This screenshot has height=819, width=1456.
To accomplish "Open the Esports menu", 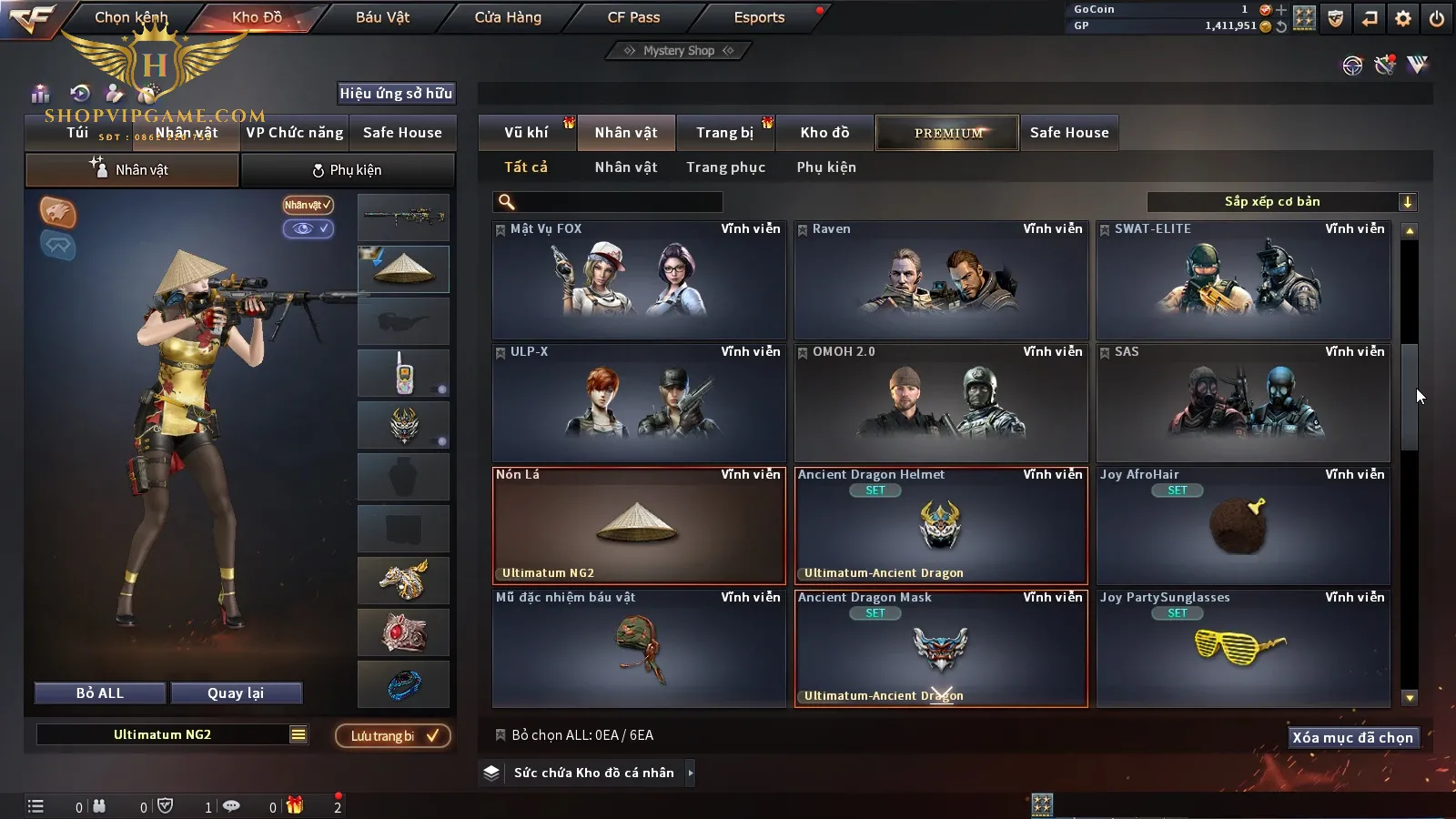I will pos(759,17).
